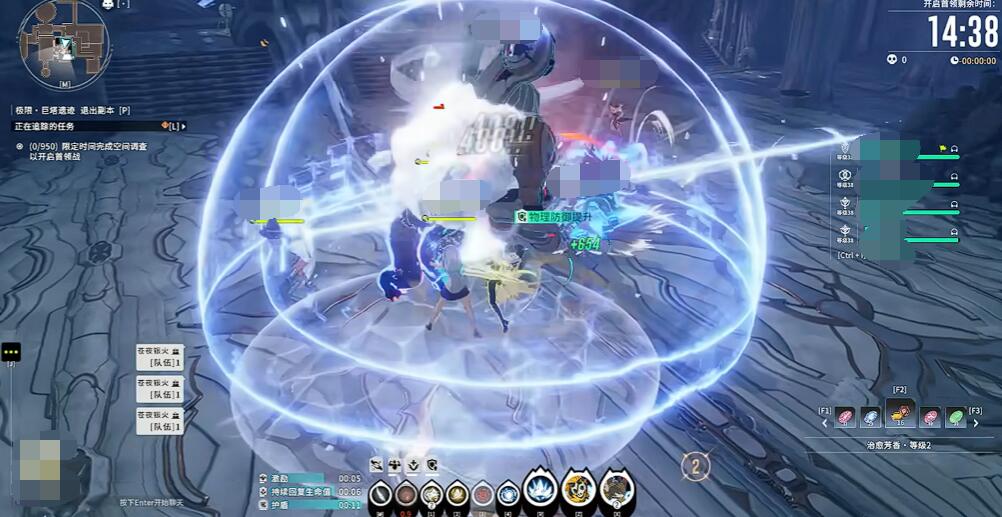Activate the white feather skill icon
1002x517 pixels.
pyautogui.click(x=380, y=494)
